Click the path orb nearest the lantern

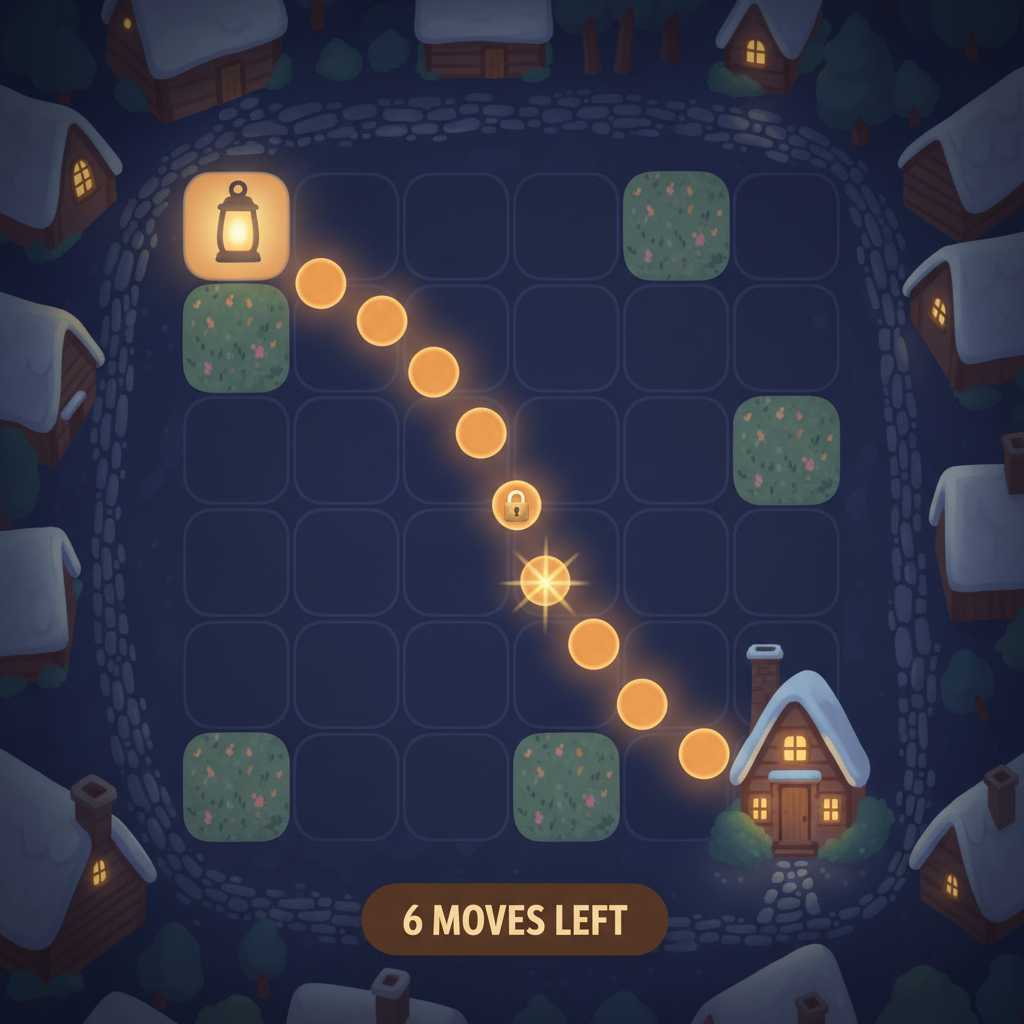(321, 283)
